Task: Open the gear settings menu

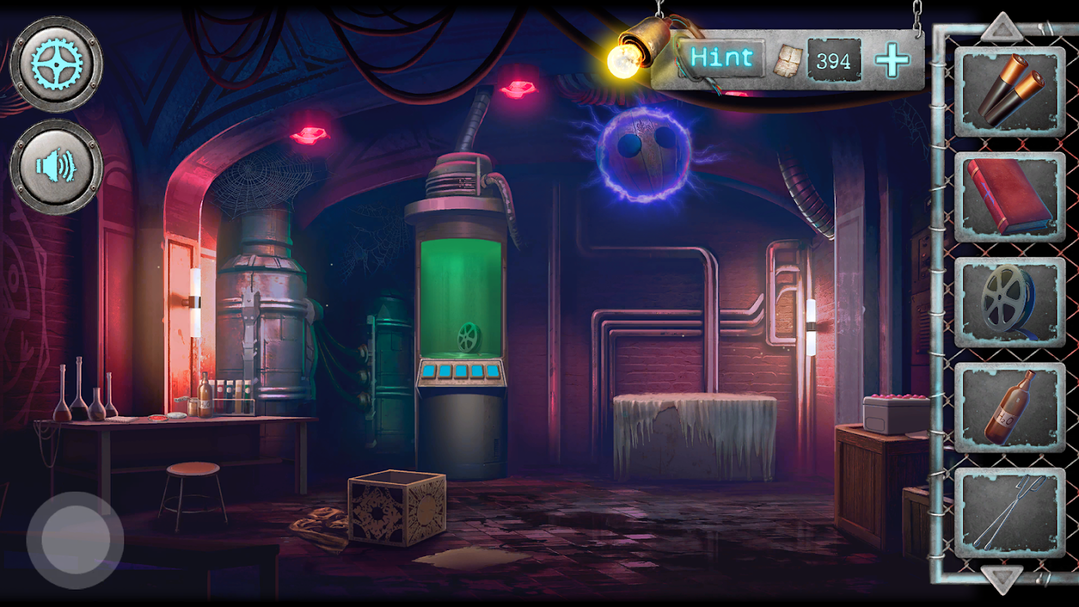Action: click(x=56, y=63)
